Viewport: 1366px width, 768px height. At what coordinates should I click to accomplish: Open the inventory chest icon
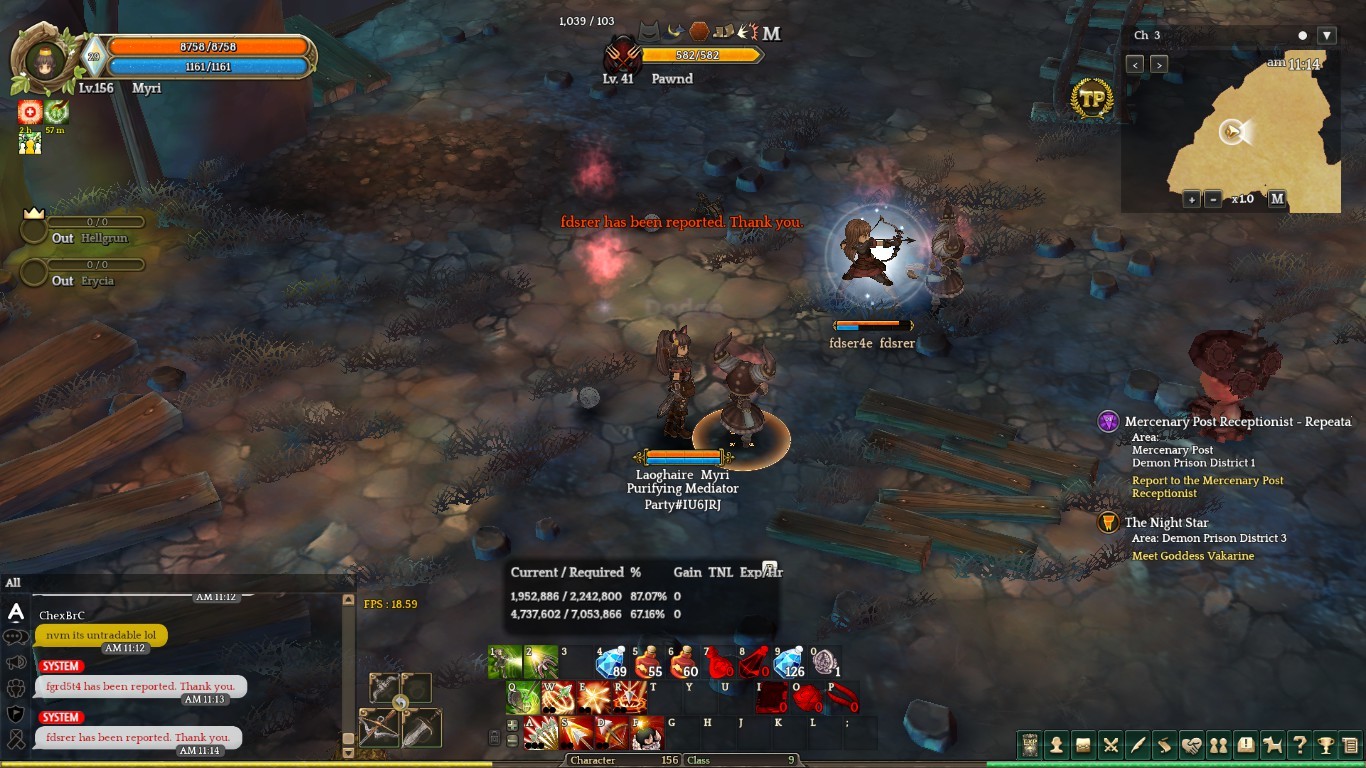[x=1083, y=745]
